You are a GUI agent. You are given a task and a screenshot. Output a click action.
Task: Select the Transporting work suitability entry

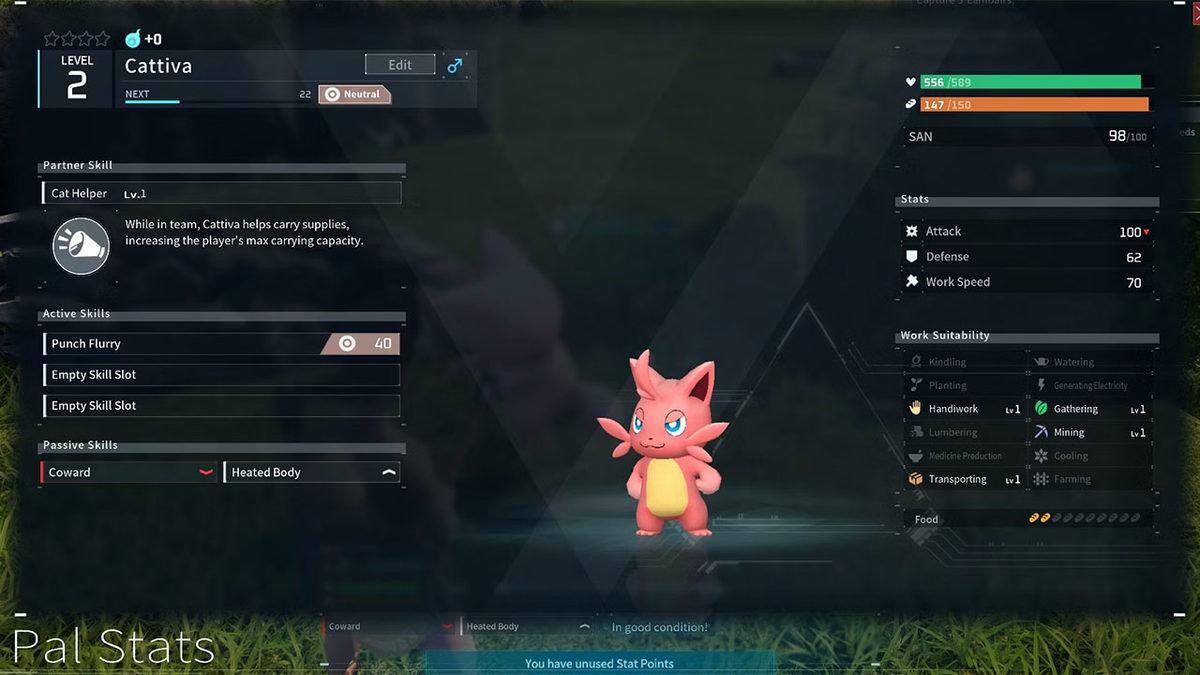pos(964,480)
